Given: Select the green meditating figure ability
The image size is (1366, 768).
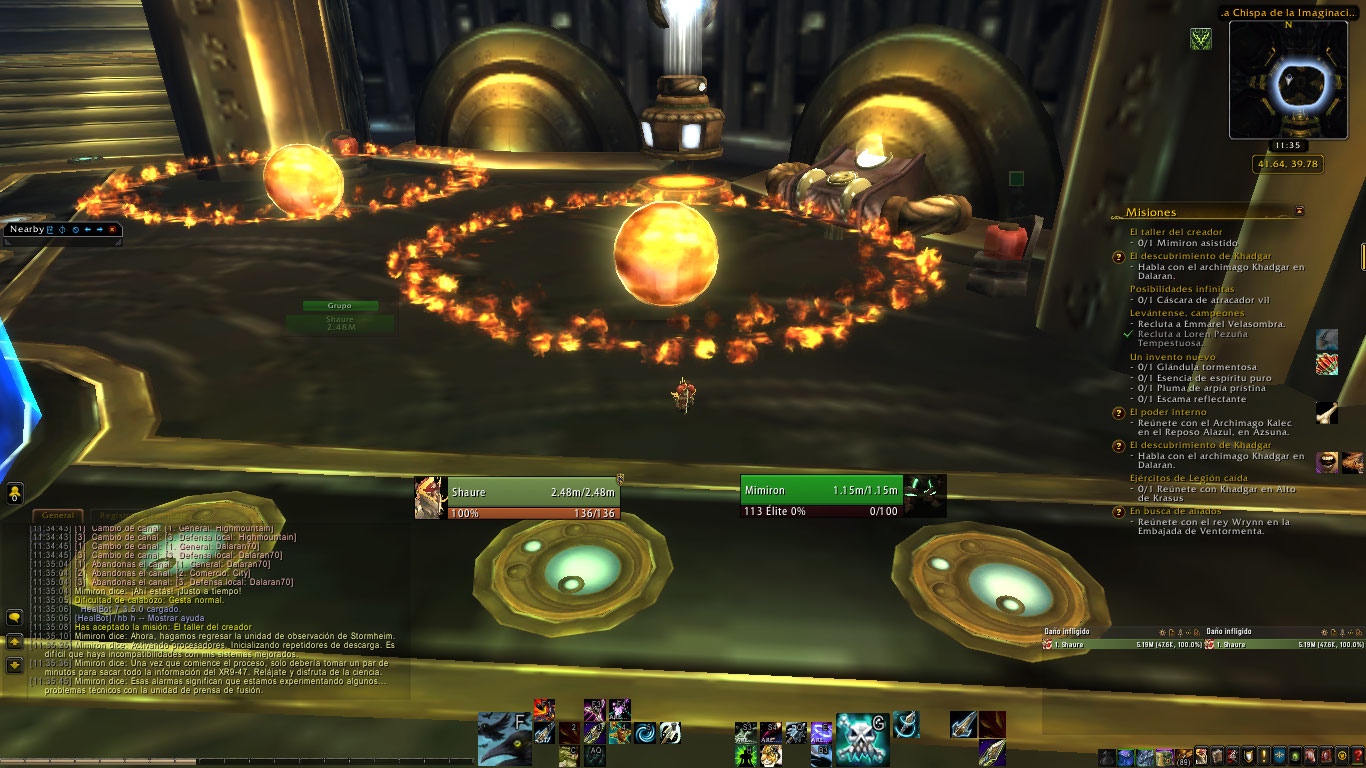Looking at the screenshot, I should [x=745, y=755].
